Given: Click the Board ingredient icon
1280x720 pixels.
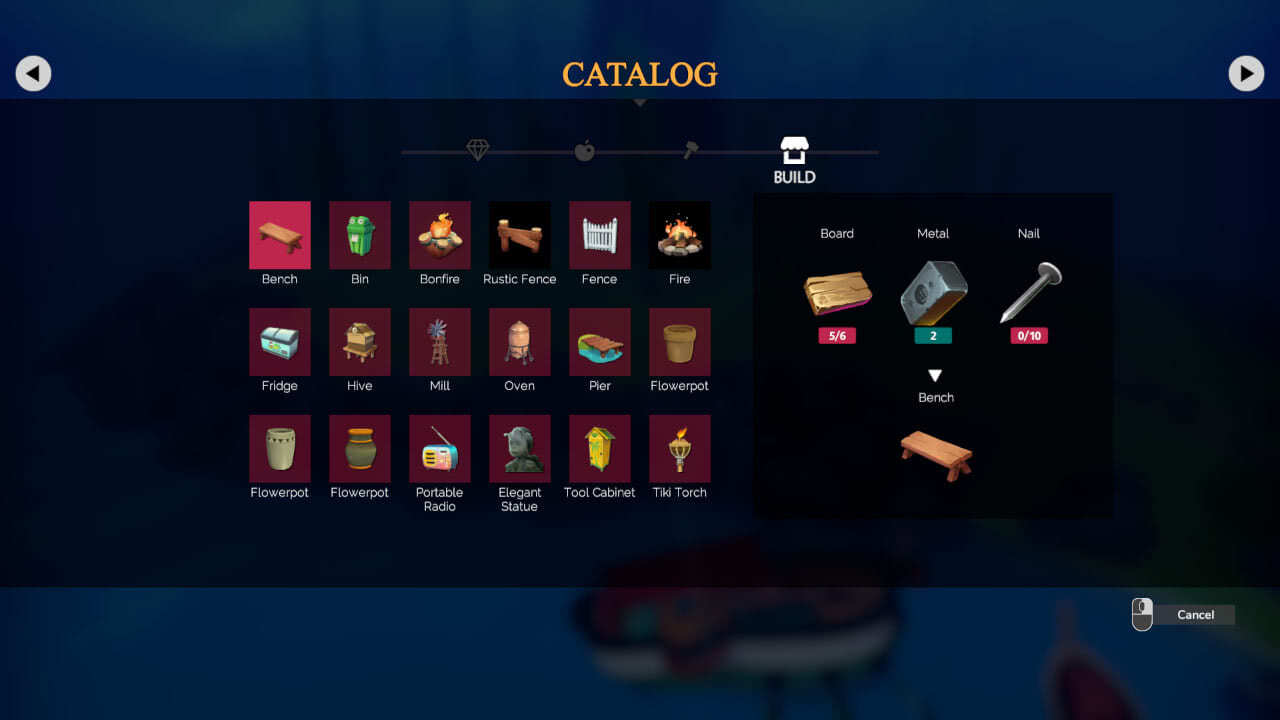Looking at the screenshot, I should 837,292.
